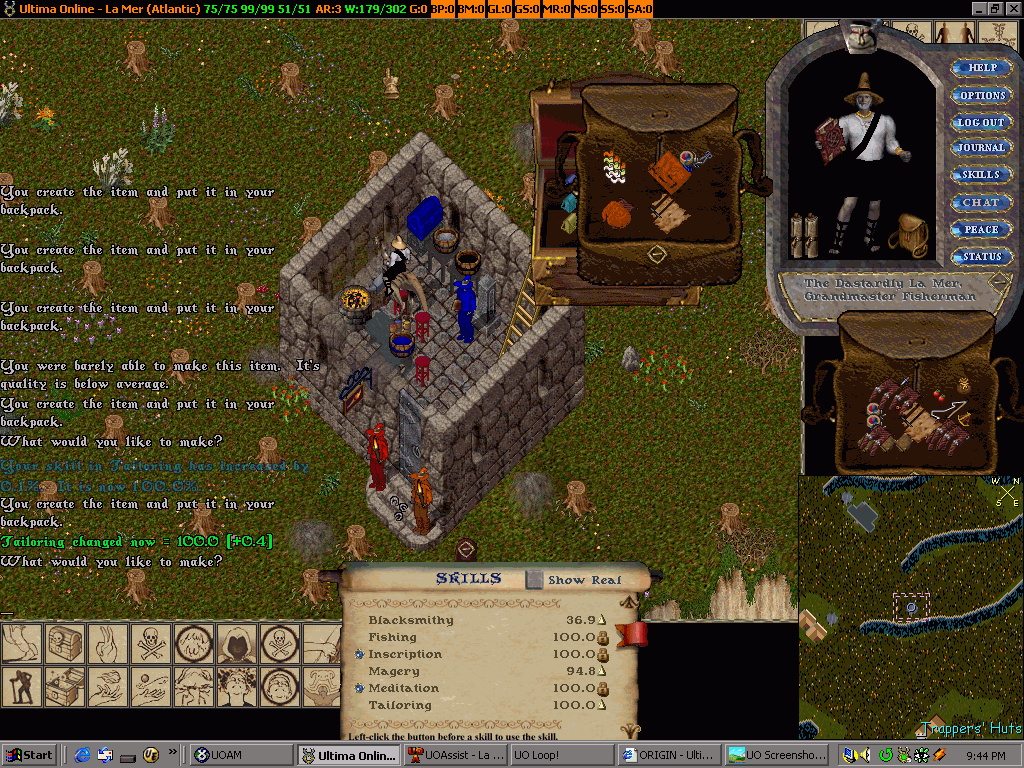Toggle the Show Real checkbox
The image size is (1024, 768).
point(535,580)
